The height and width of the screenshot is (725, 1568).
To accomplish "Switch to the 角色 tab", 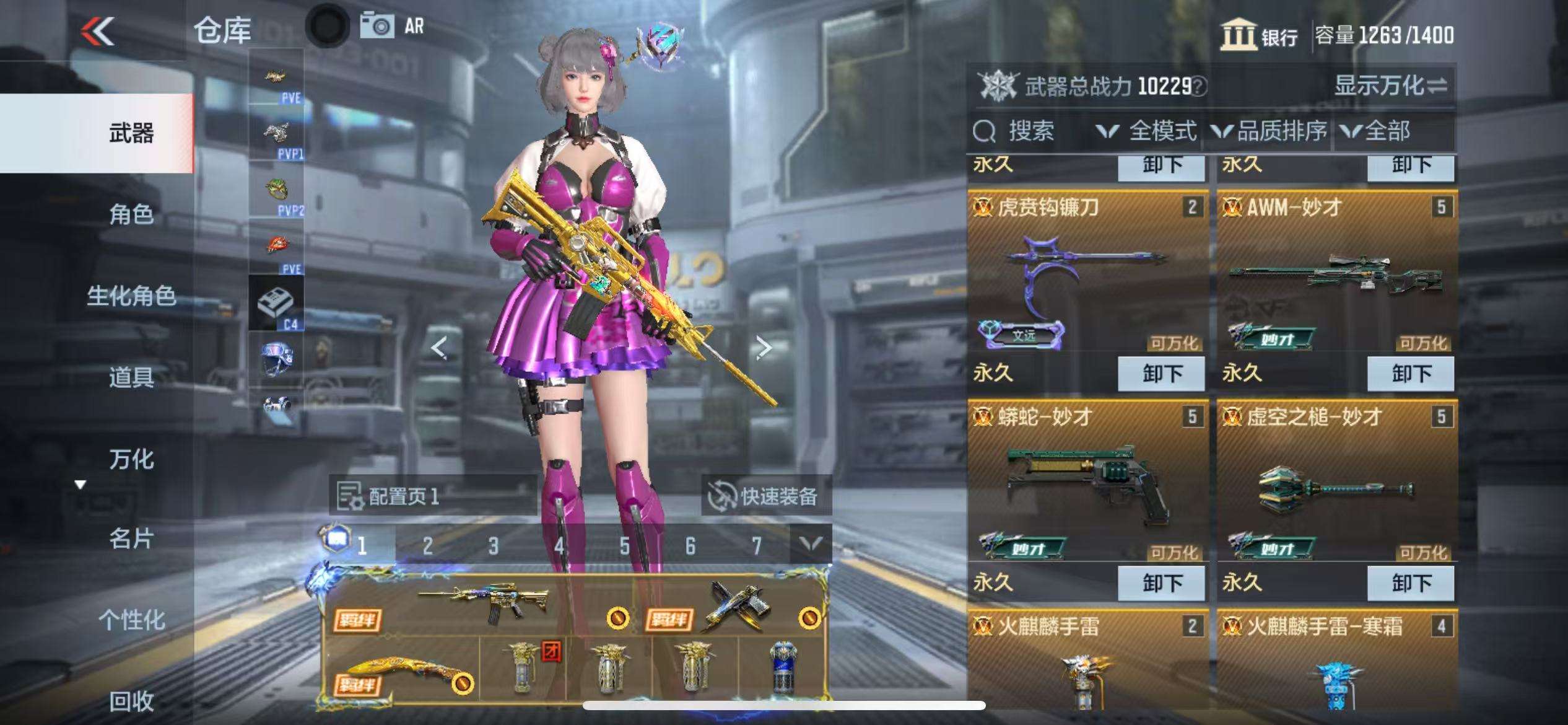I will pyautogui.click(x=131, y=214).
